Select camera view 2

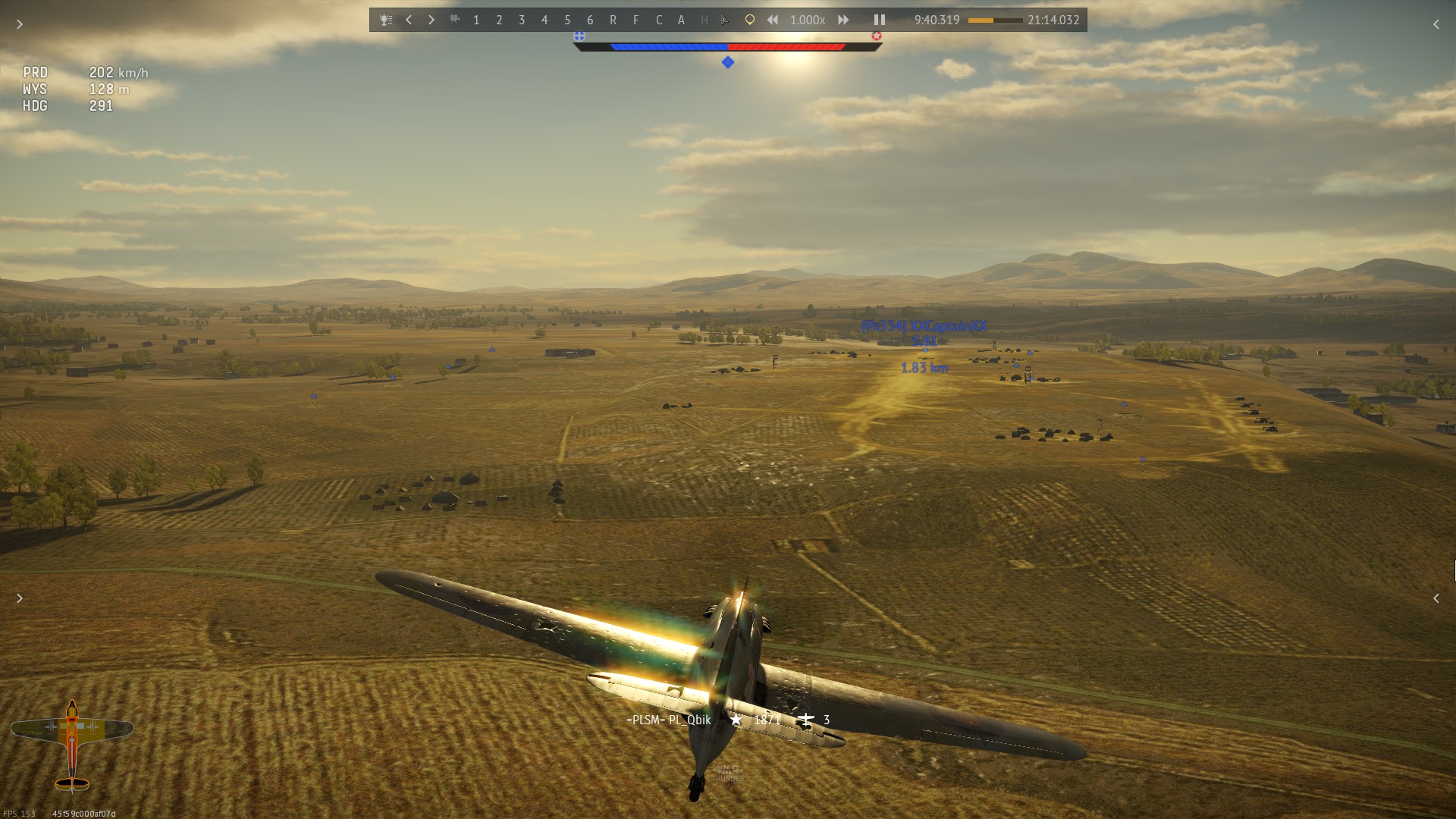[499, 20]
